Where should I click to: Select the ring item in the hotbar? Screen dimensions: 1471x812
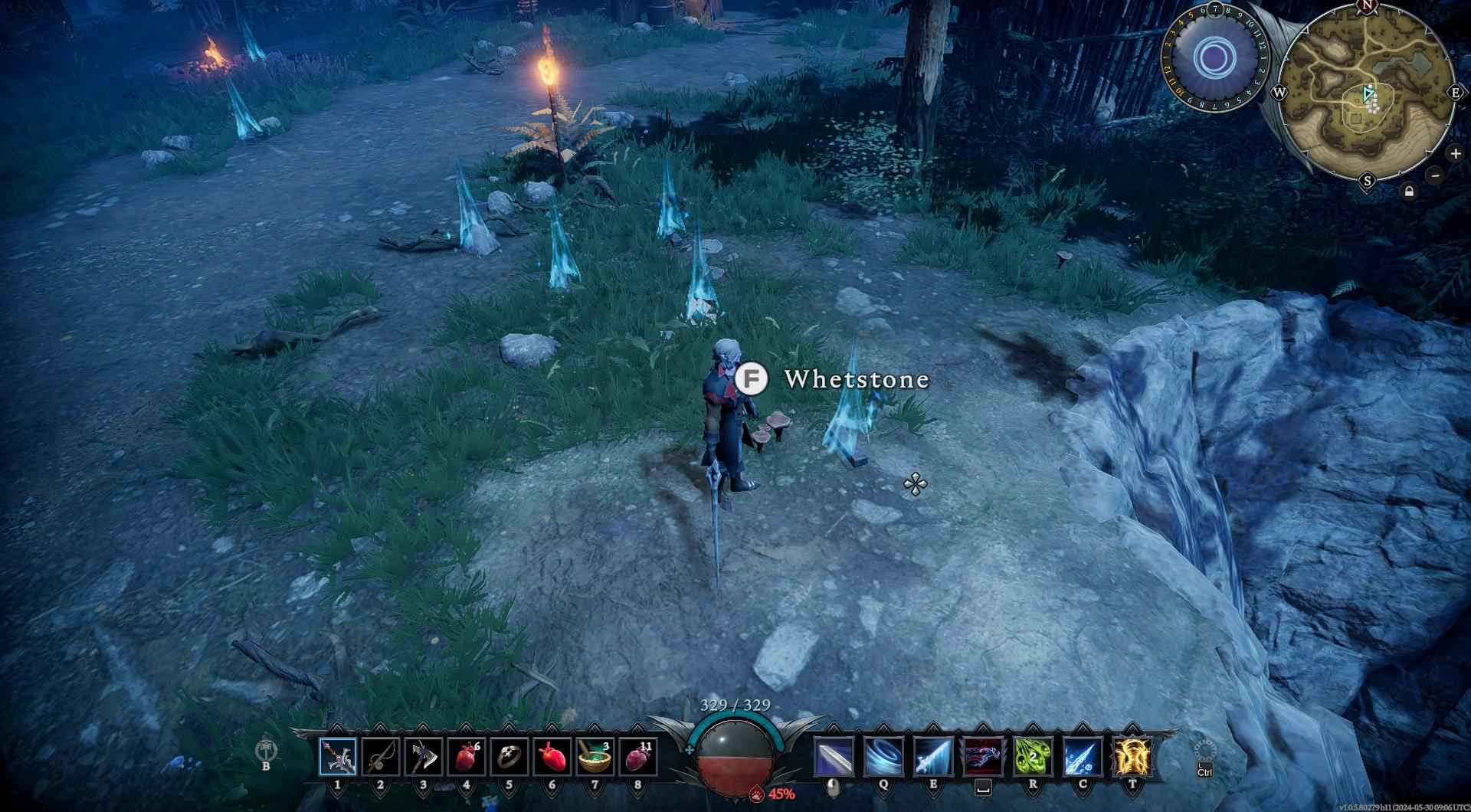coord(509,758)
